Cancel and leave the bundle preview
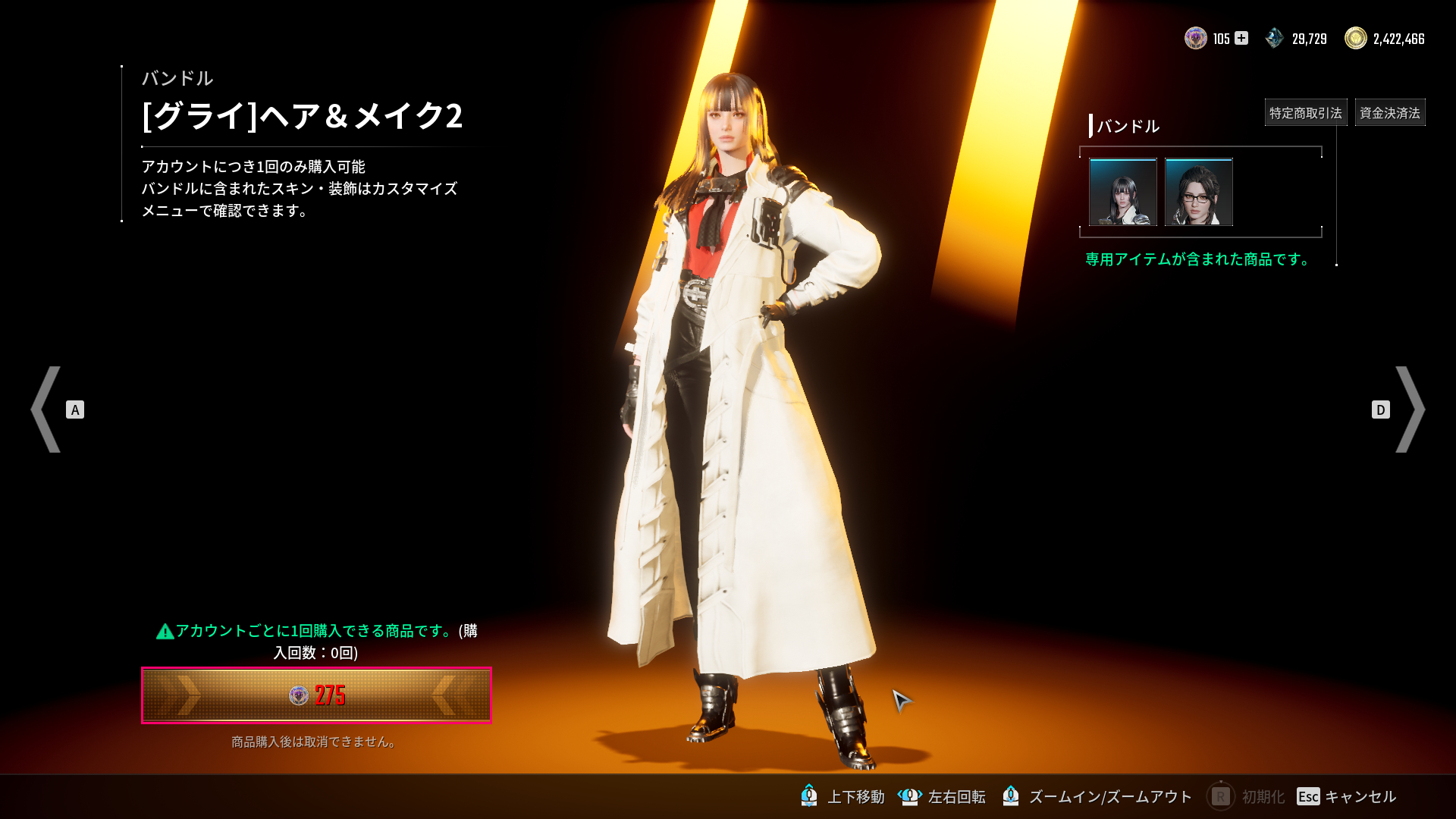The image size is (1456, 819). 1346,796
